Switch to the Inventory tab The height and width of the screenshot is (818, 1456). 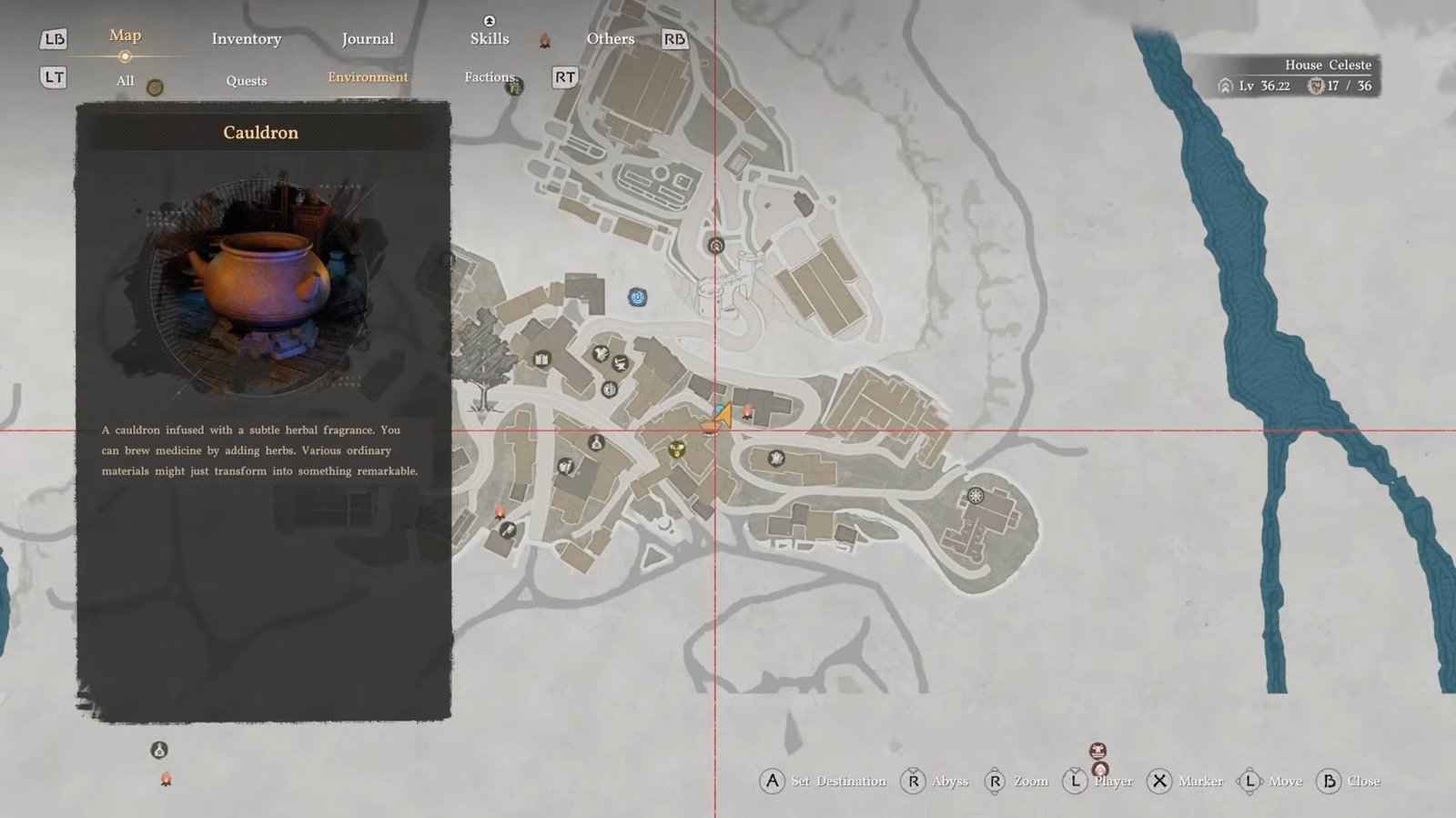click(246, 39)
